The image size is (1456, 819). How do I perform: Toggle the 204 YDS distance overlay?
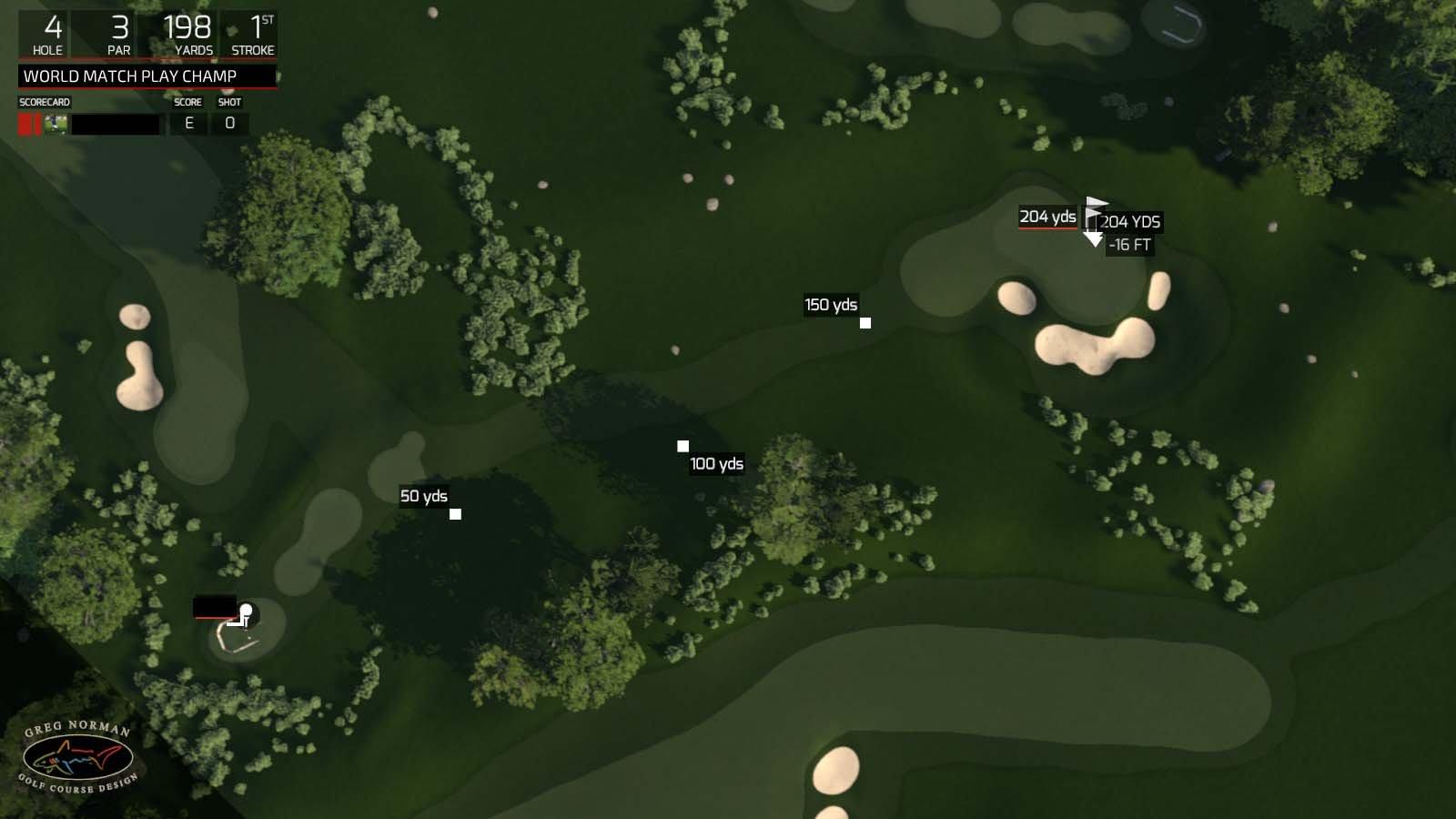point(1130,220)
